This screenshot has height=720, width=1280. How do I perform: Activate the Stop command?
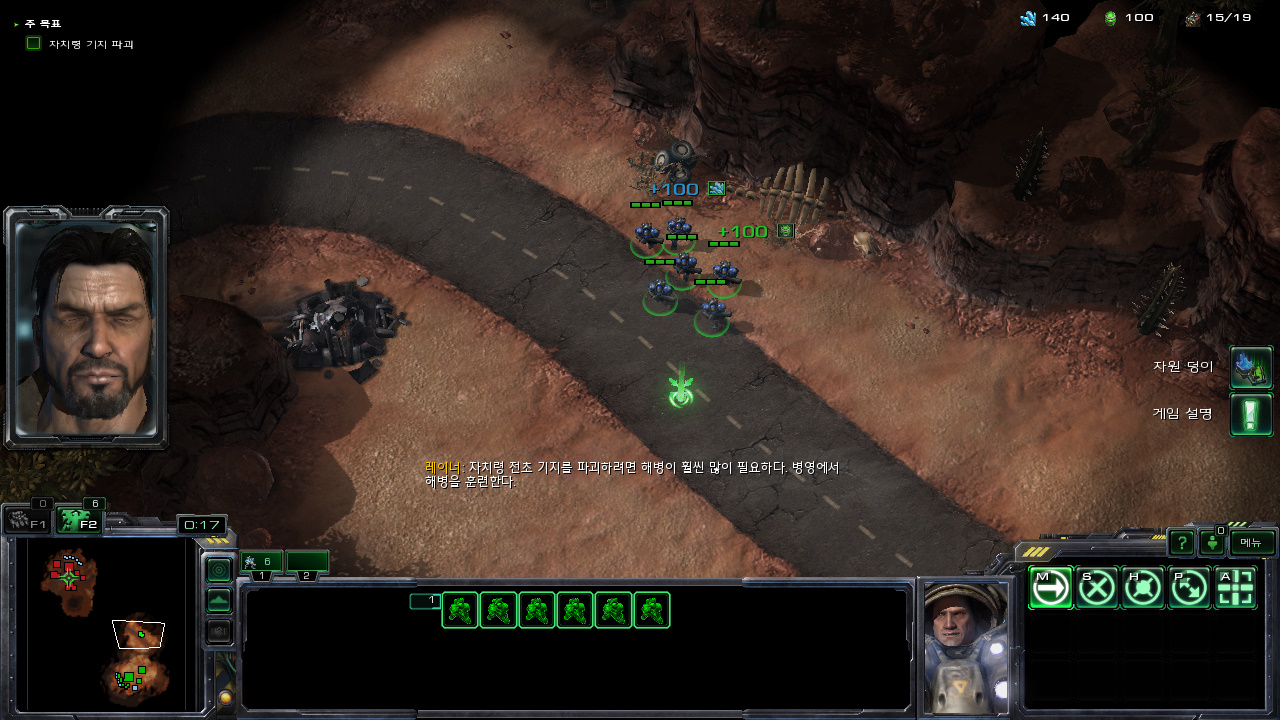click(1097, 588)
